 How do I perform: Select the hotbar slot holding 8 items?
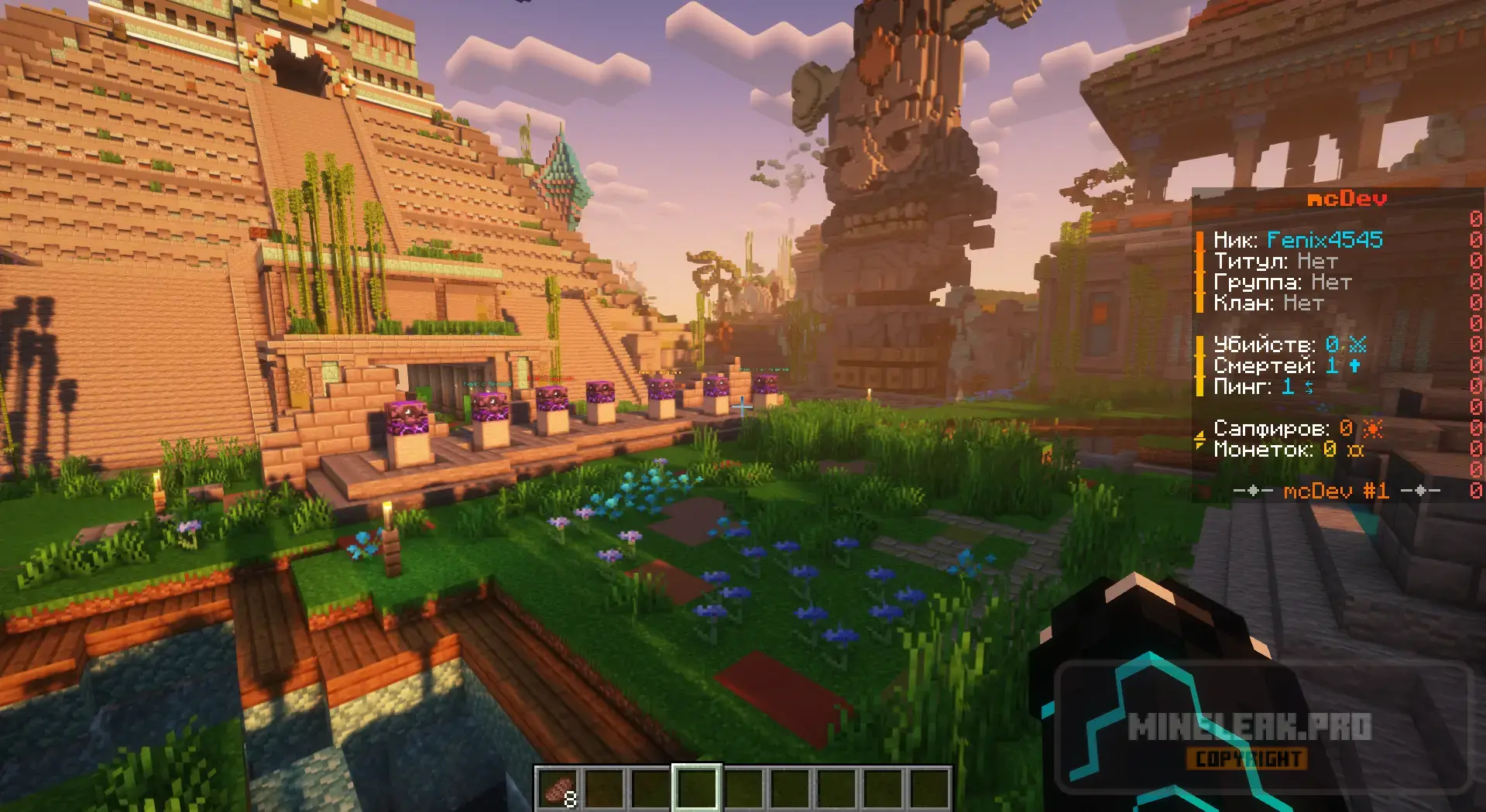[558, 789]
